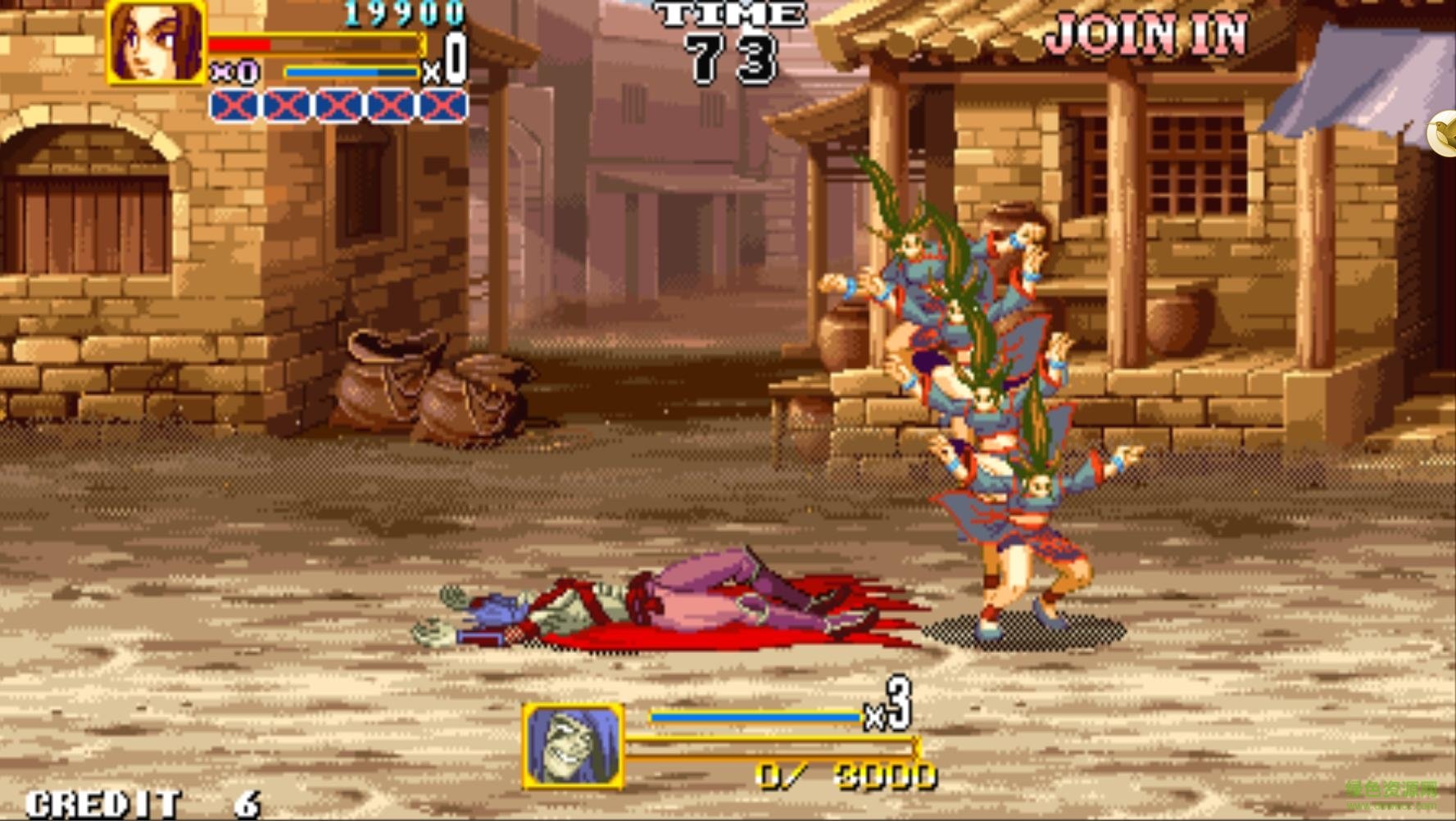Click the boss's blue health gauge
The image size is (1456, 821).
click(x=754, y=715)
